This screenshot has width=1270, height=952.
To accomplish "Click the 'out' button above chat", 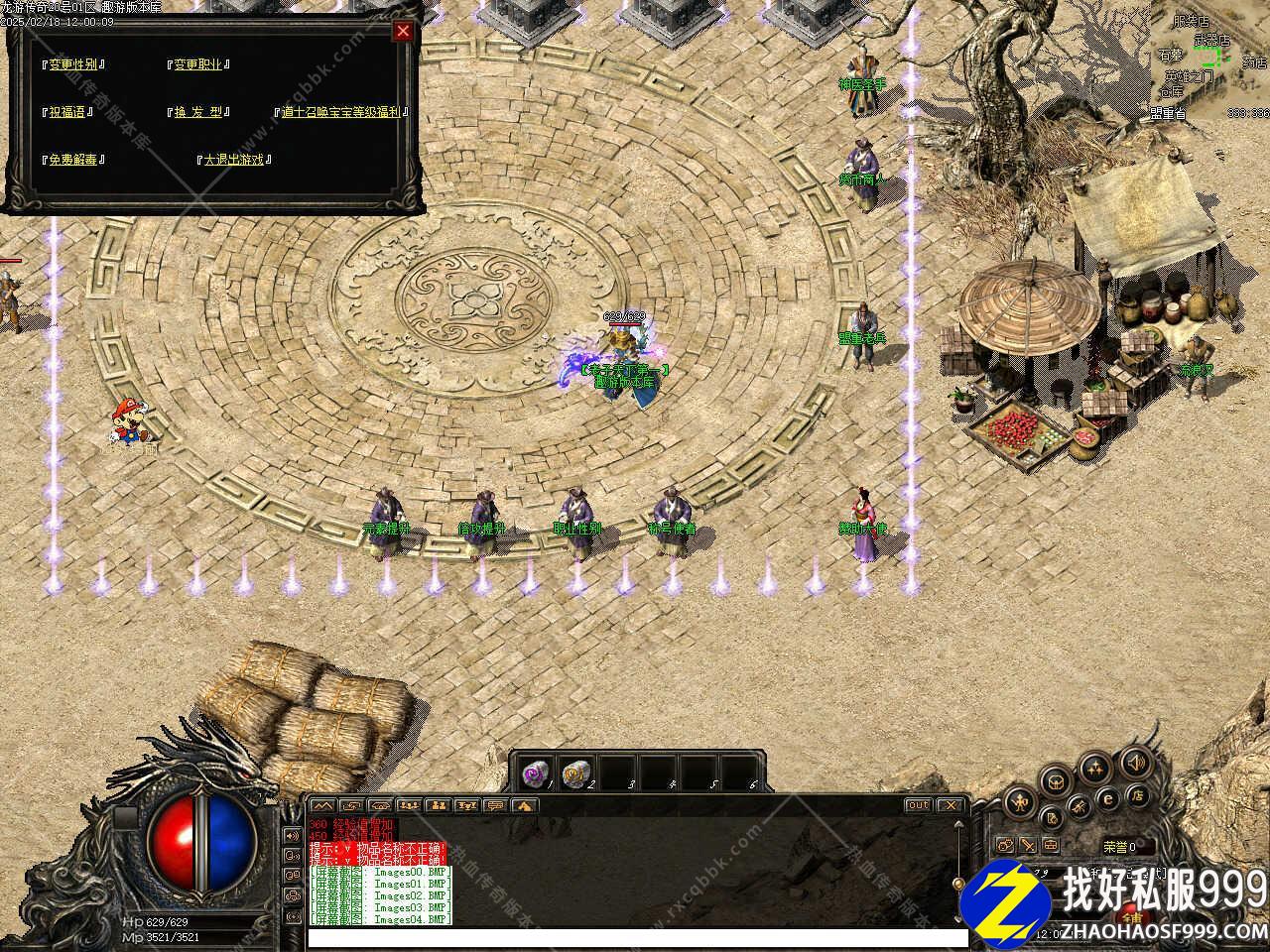I will [x=918, y=805].
